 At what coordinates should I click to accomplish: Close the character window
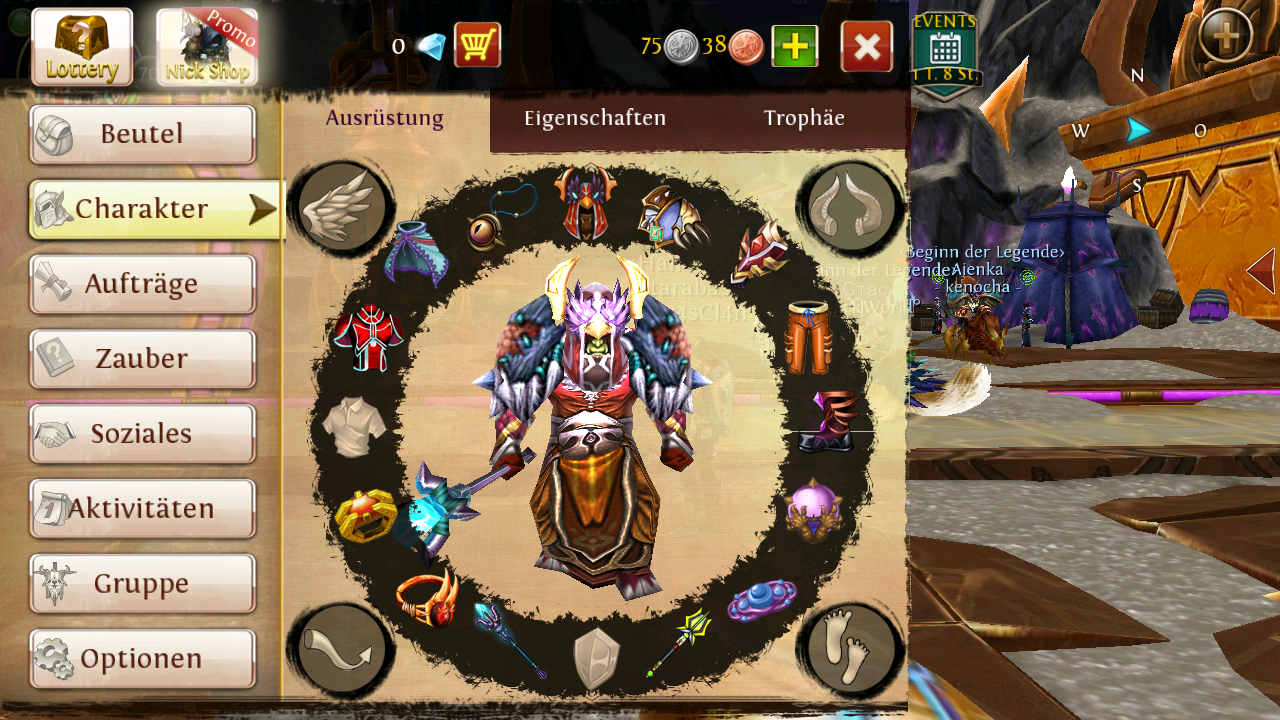point(867,46)
